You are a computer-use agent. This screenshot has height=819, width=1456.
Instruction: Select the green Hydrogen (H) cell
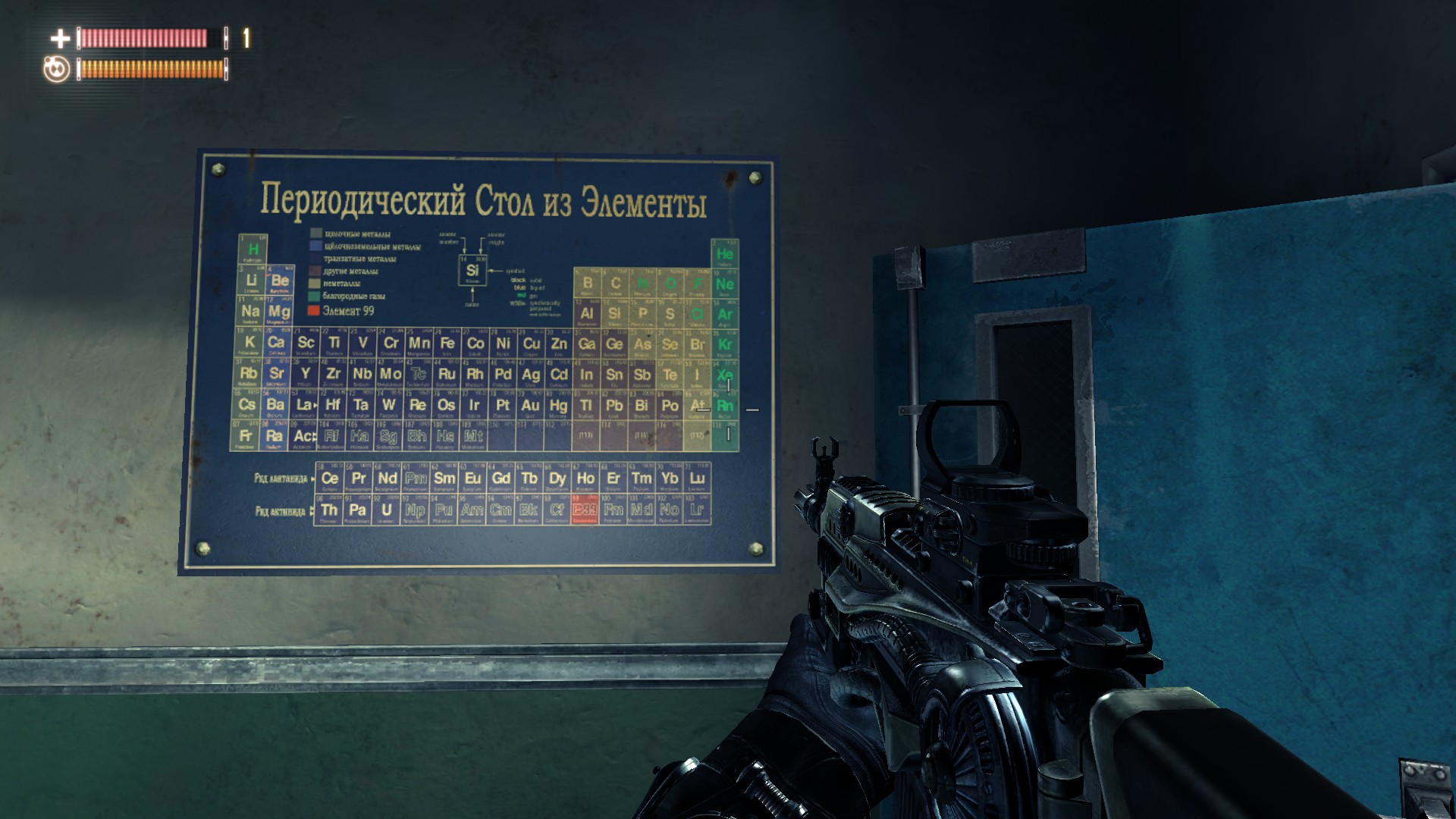(253, 247)
